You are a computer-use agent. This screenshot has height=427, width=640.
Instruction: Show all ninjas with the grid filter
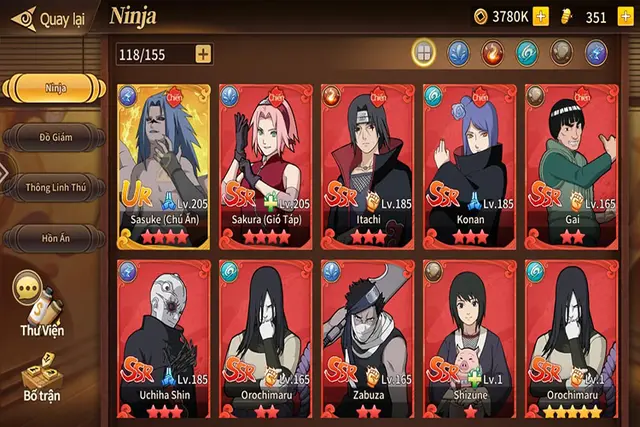424,53
